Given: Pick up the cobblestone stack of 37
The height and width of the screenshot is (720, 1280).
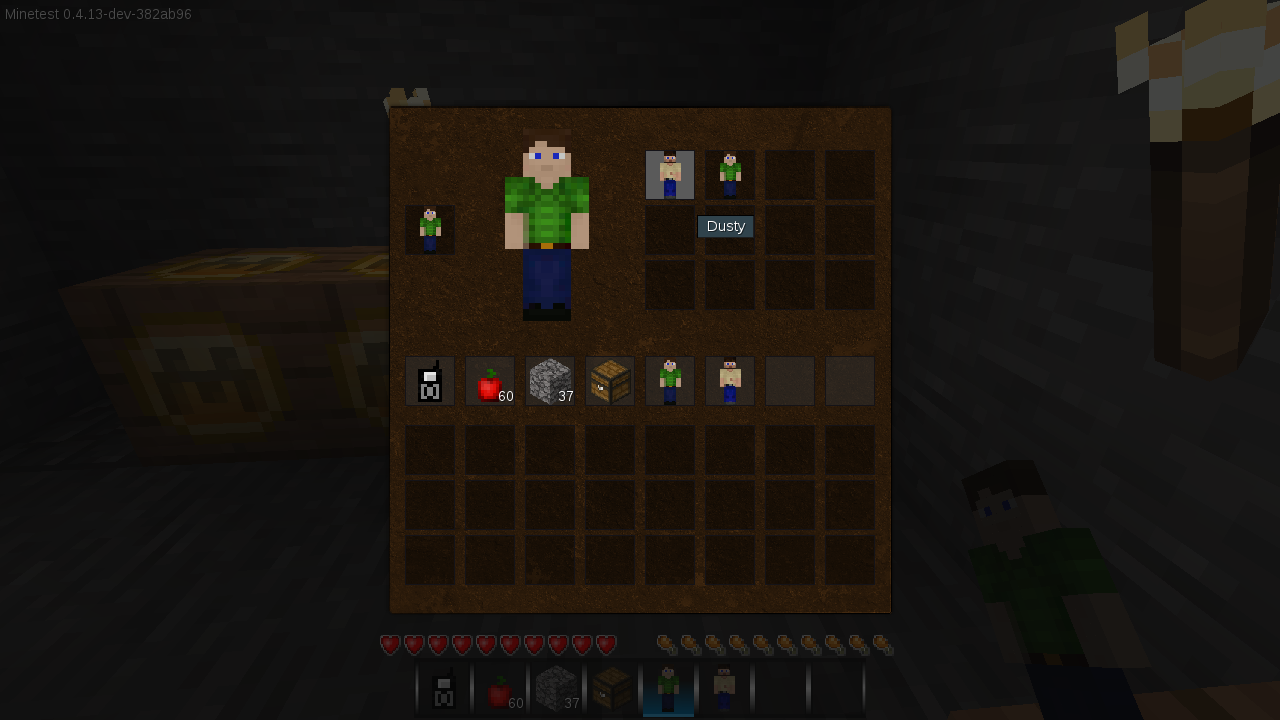Looking at the screenshot, I should click(x=550, y=380).
